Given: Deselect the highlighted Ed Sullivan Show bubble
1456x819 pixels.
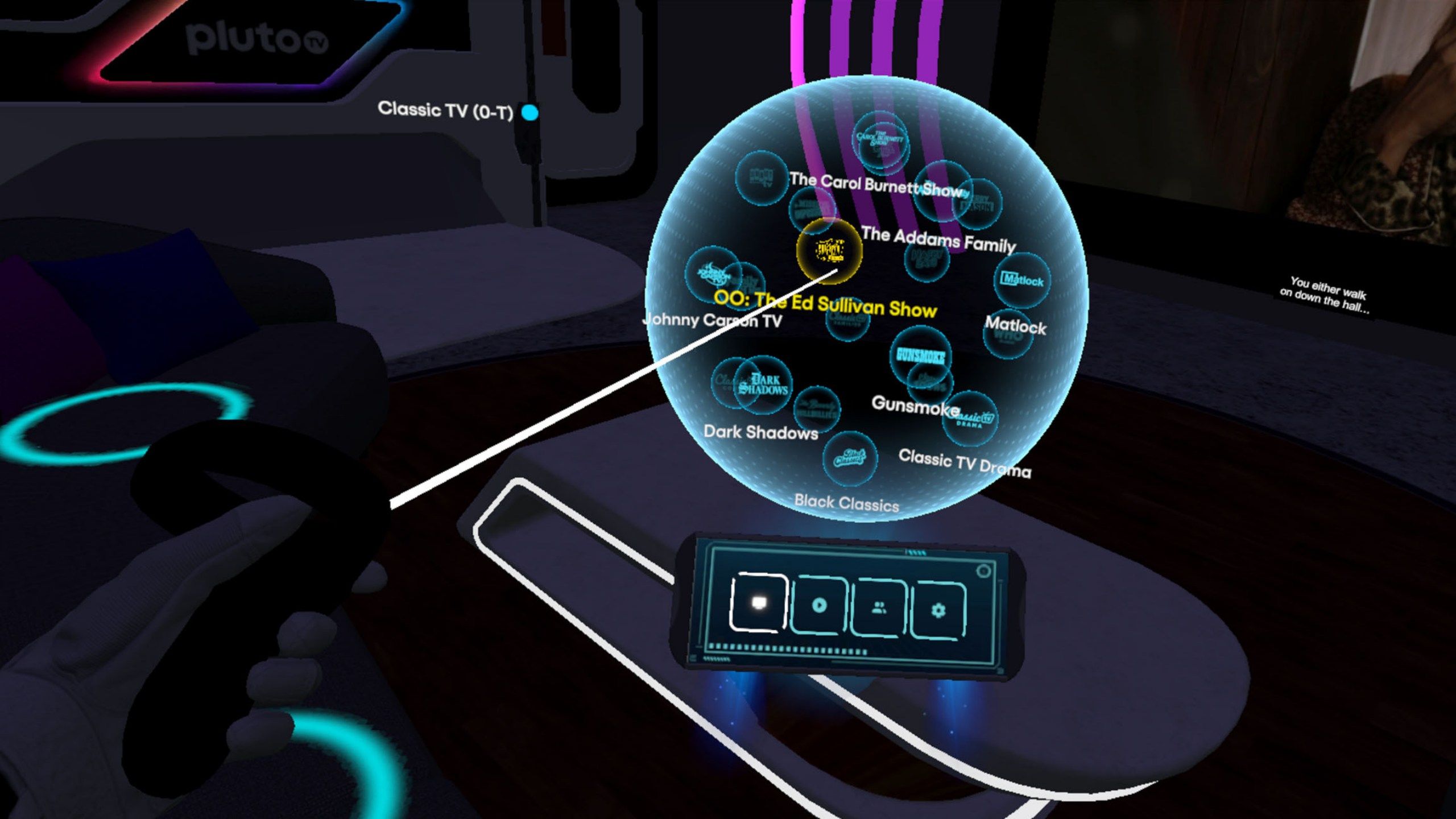Looking at the screenshot, I should [x=829, y=253].
